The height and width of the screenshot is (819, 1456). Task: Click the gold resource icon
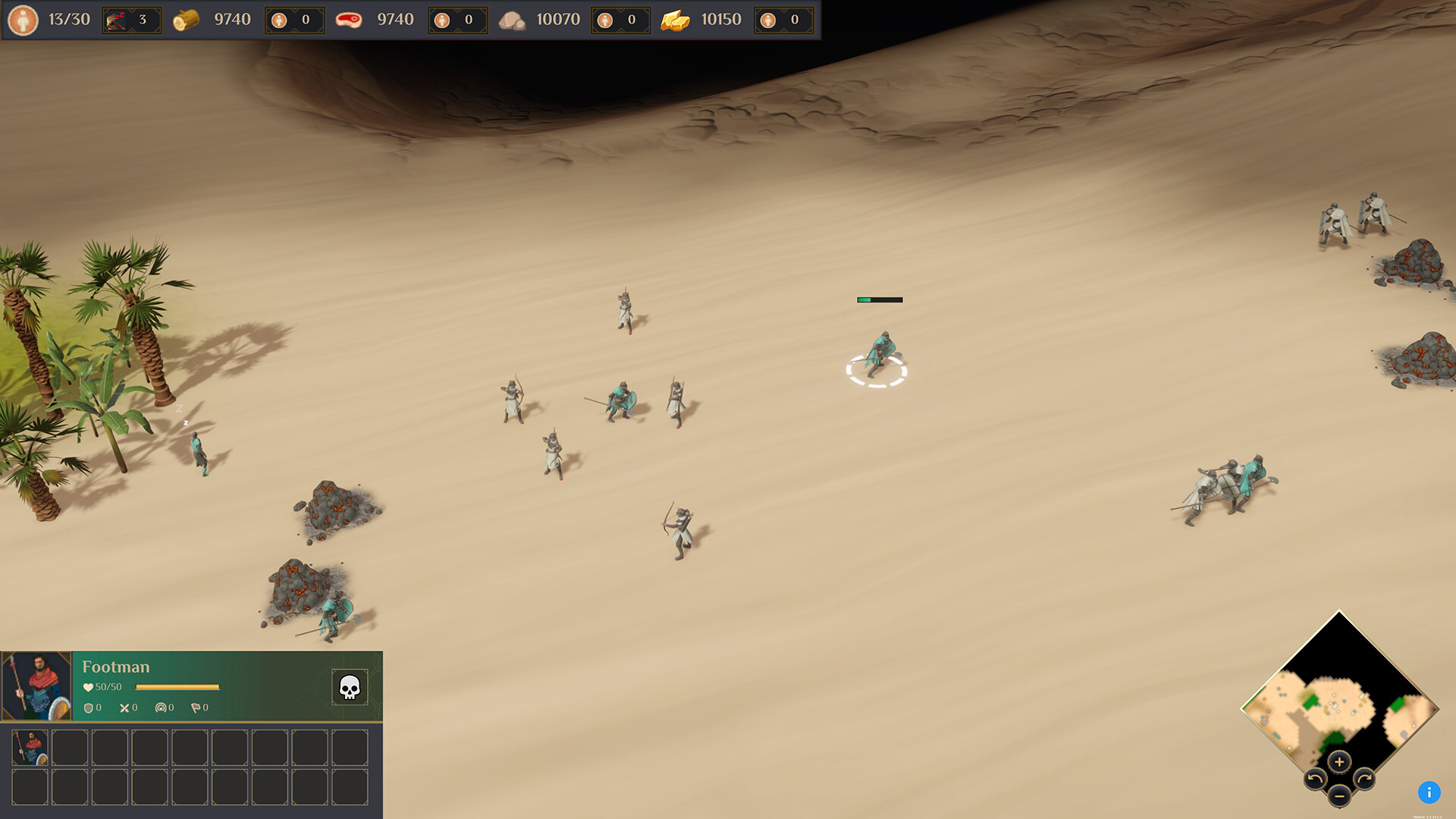point(673,19)
